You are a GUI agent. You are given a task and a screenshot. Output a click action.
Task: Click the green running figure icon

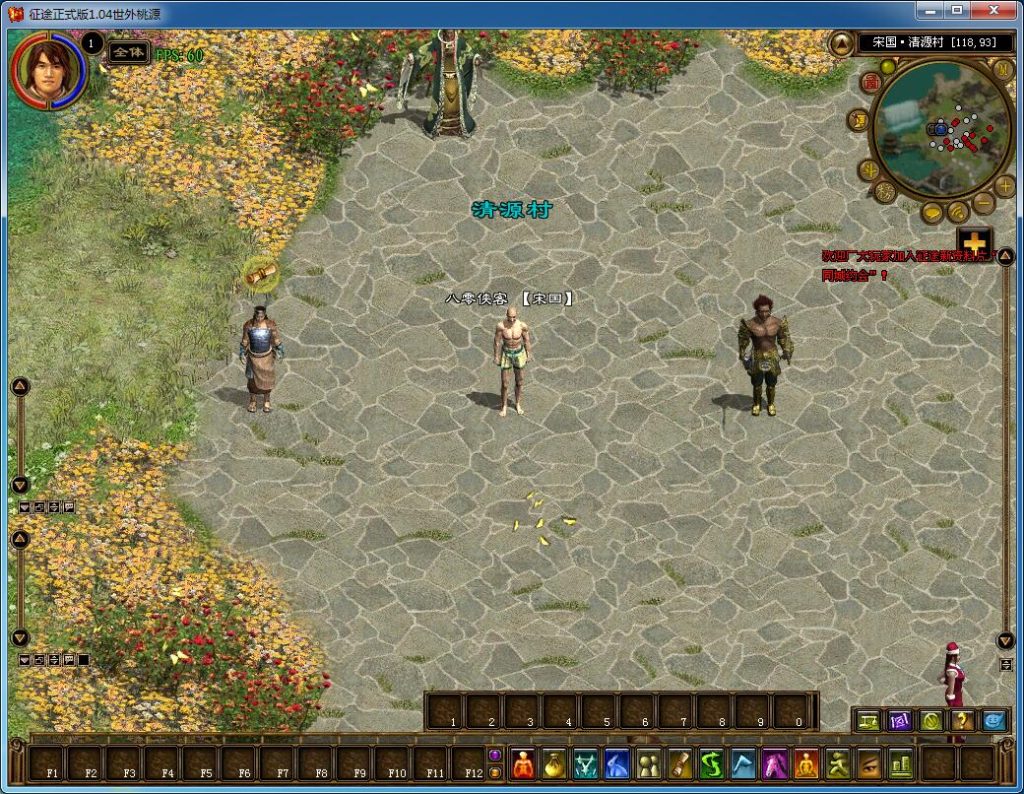[837, 764]
